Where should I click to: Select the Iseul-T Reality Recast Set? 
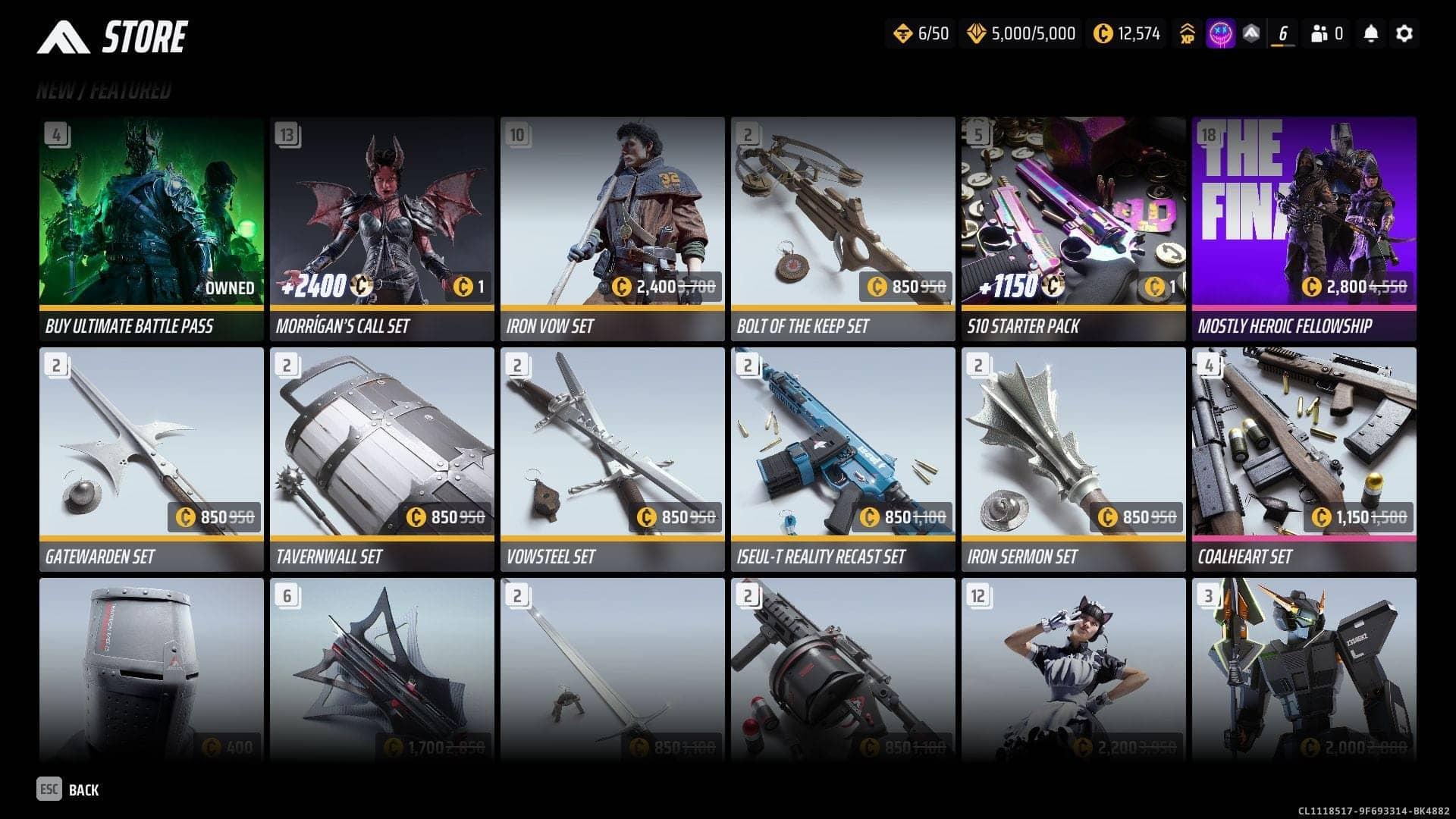[842, 455]
